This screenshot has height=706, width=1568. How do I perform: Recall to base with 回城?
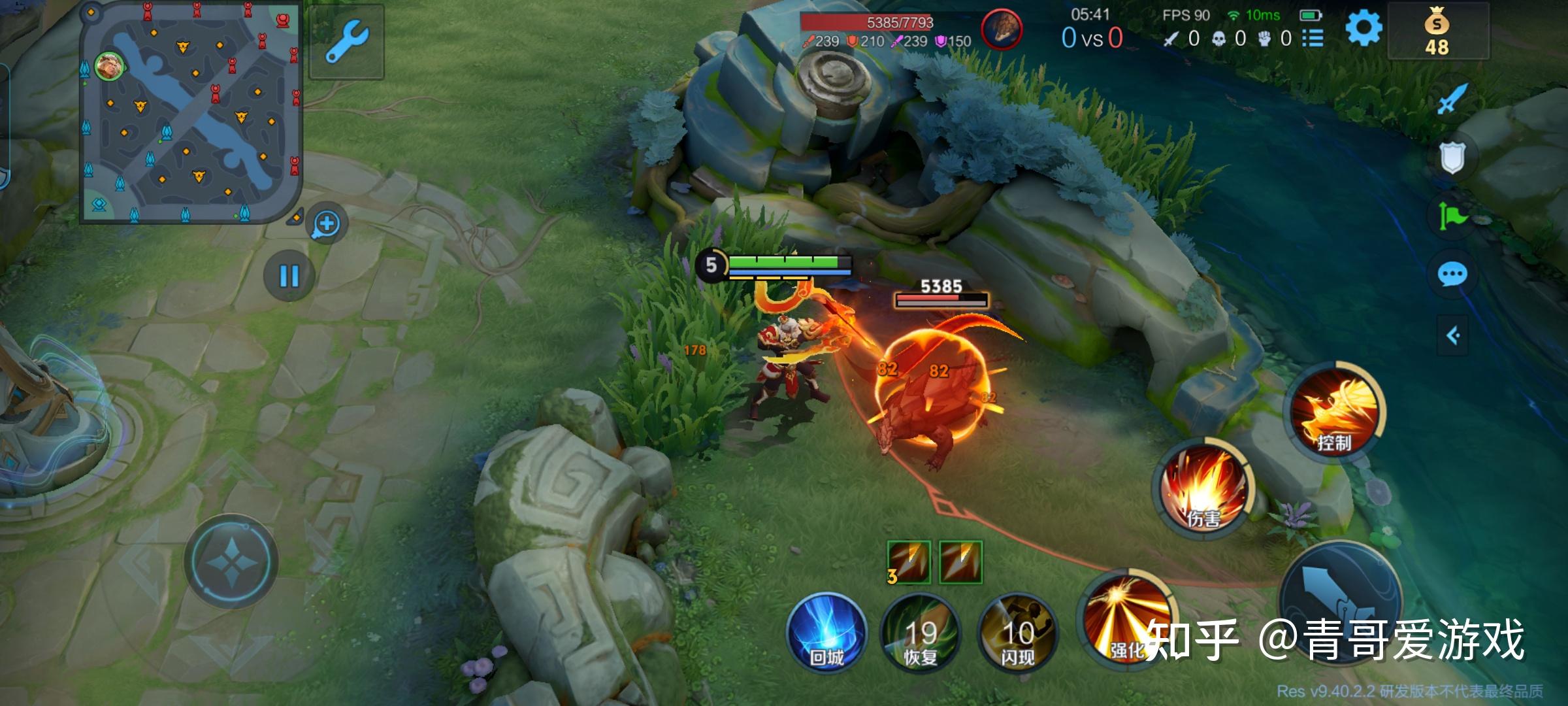click(826, 633)
